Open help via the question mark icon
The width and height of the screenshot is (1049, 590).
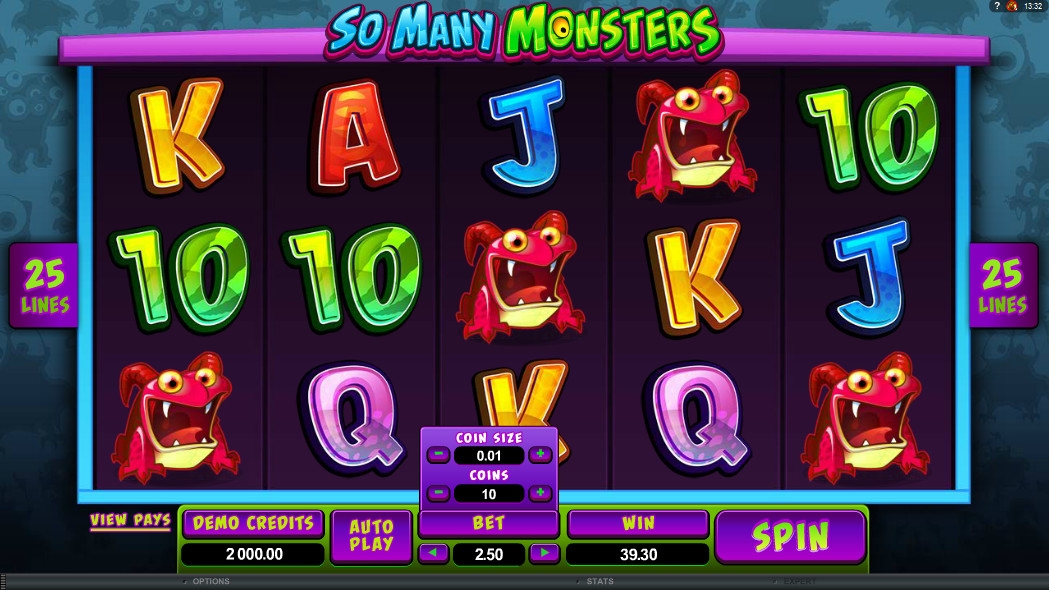point(996,6)
